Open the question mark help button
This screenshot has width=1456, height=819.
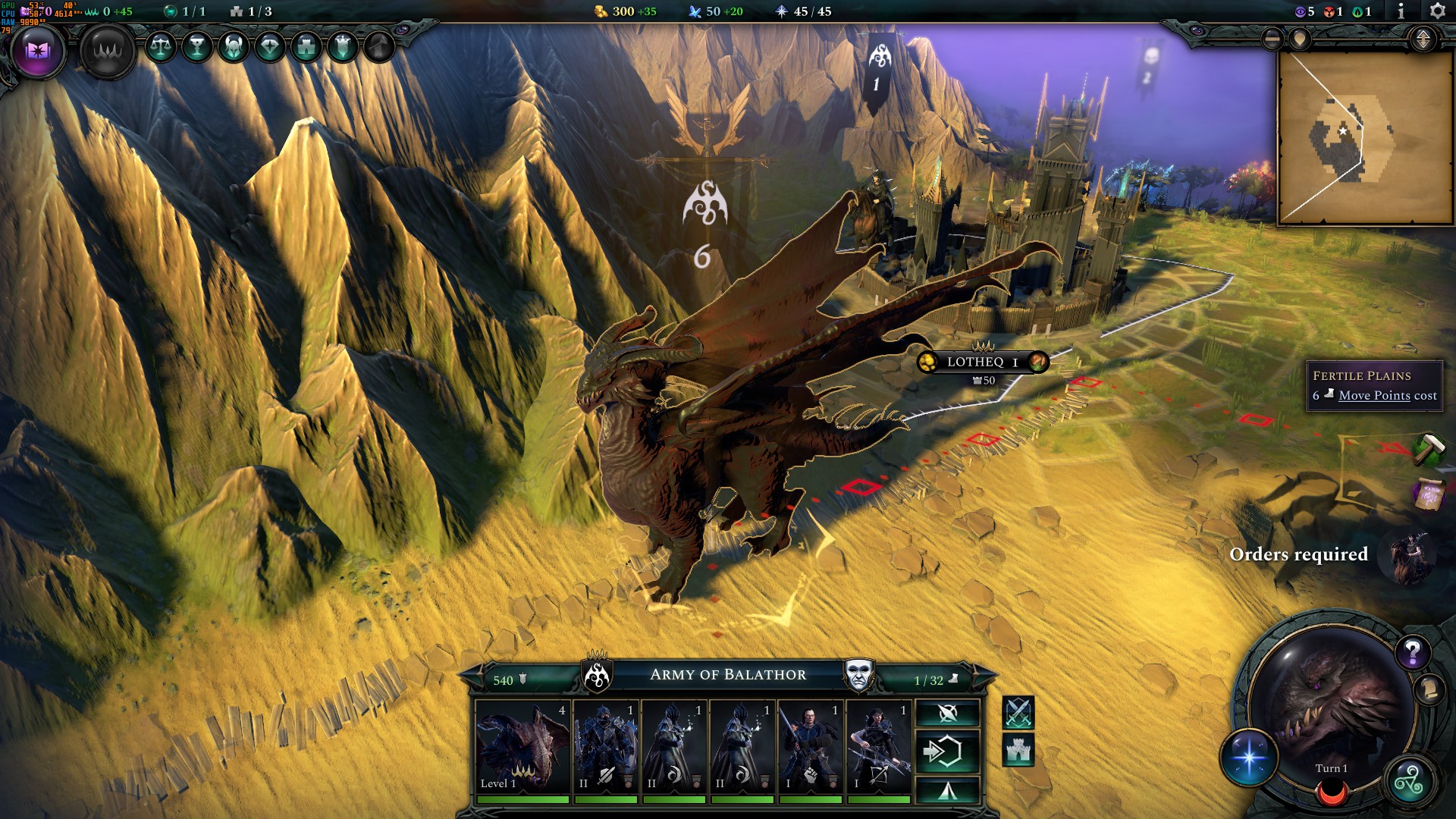point(1413,651)
